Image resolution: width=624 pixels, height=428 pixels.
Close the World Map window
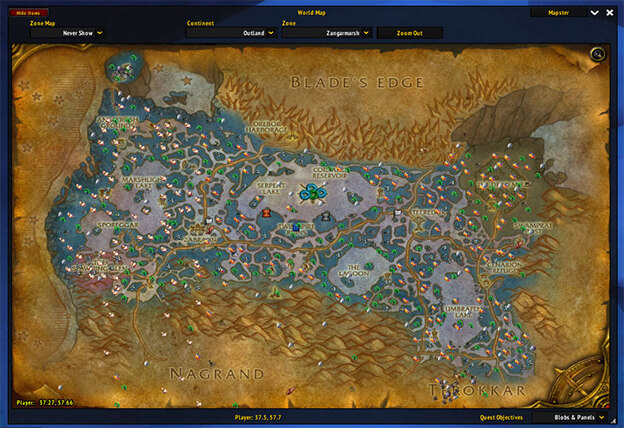(x=610, y=12)
